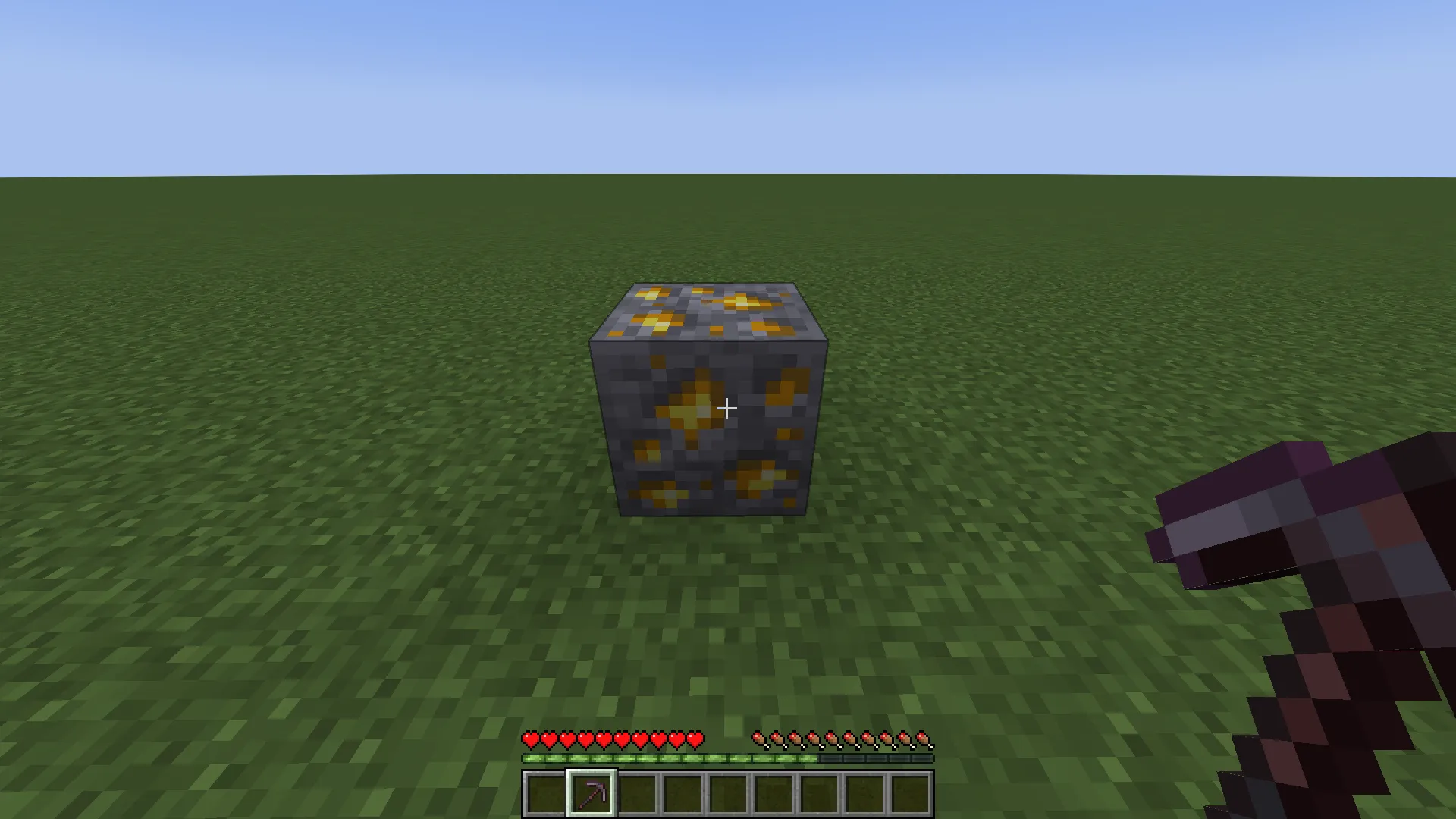The width and height of the screenshot is (1456, 819).
Task: Click the last heart in the health bar
Action: tap(696, 737)
